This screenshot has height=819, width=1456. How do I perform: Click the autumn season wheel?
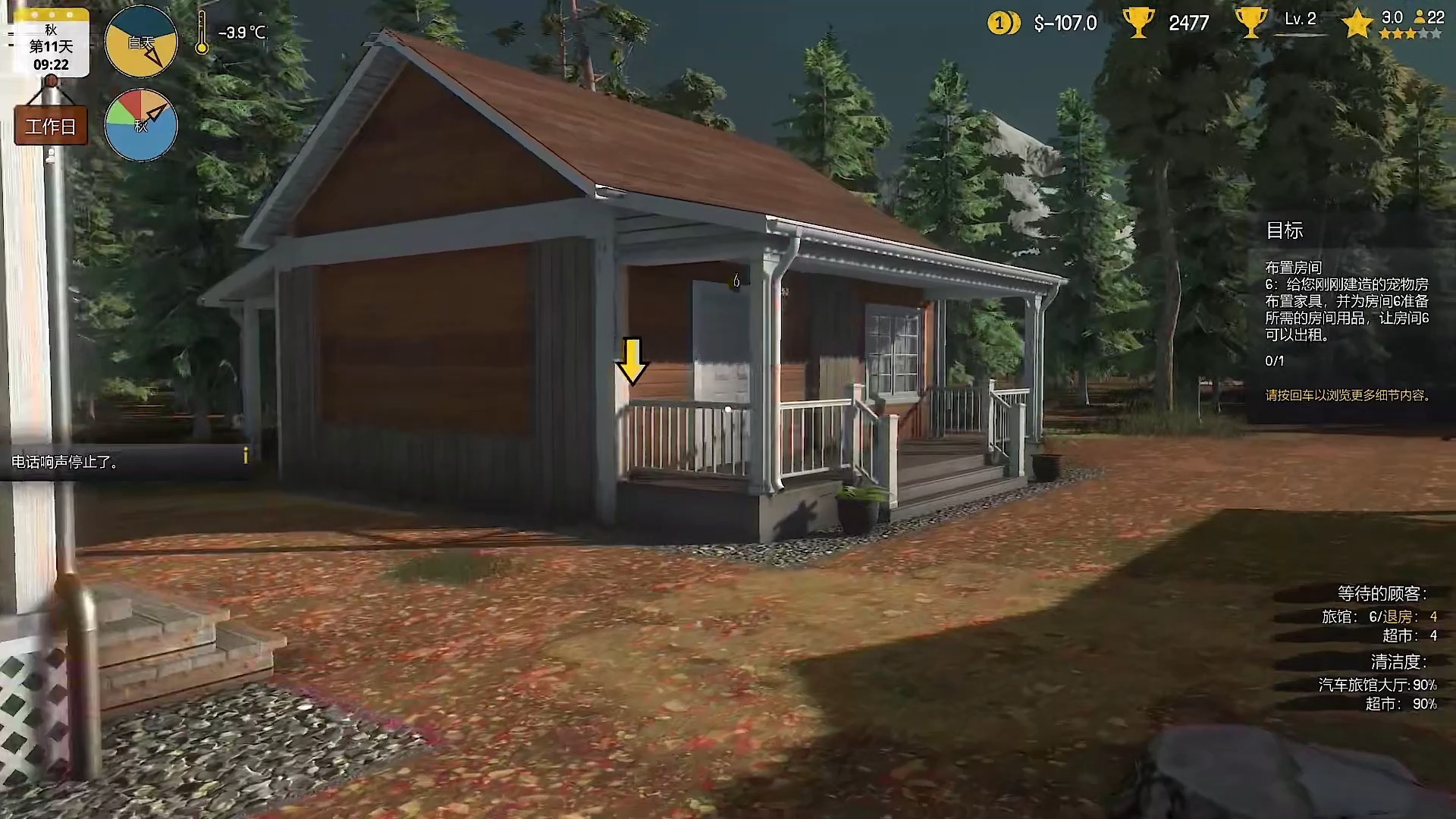[x=141, y=125]
